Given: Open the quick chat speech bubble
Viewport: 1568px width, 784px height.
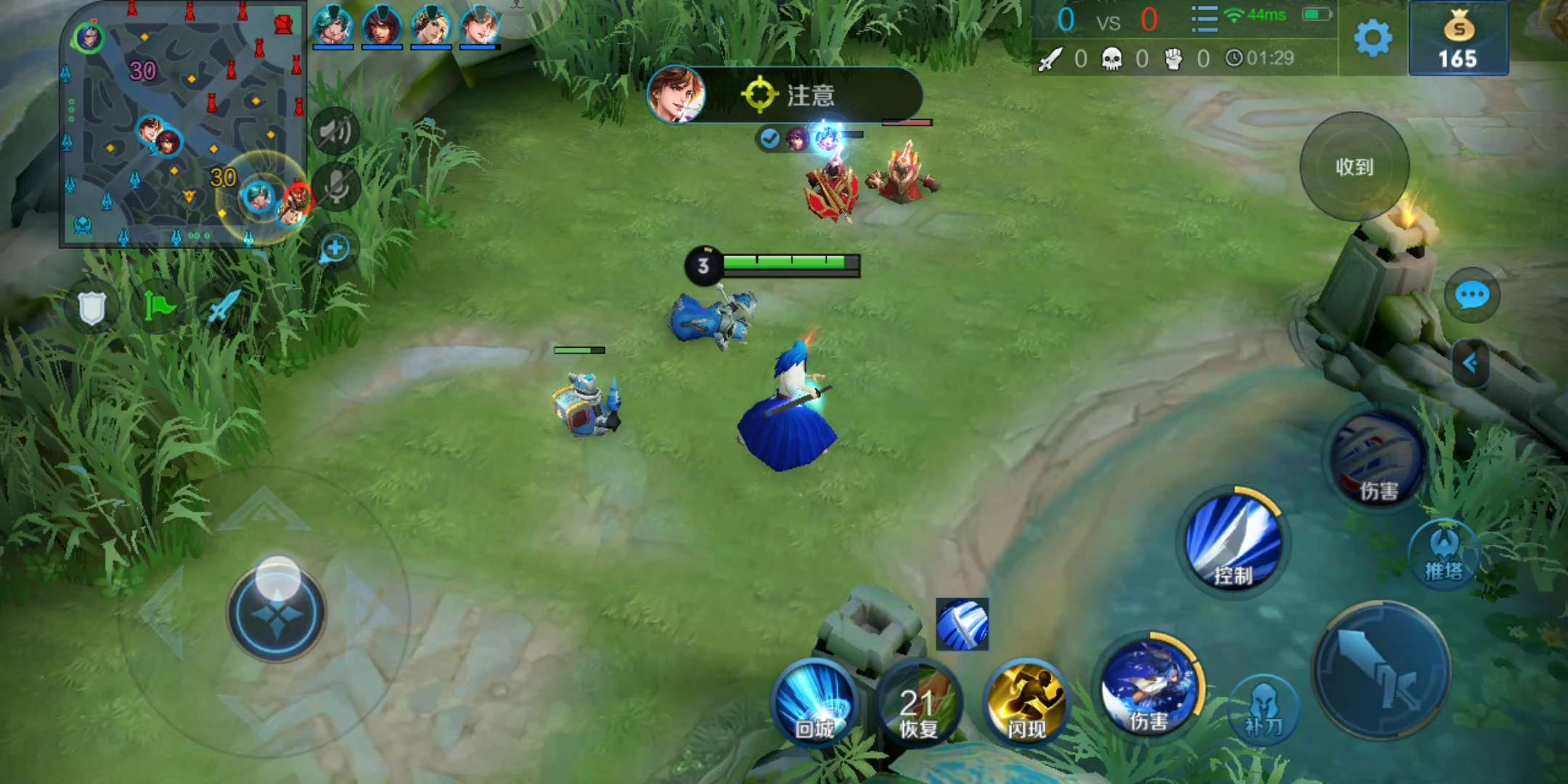Looking at the screenshot, I should pos(1471,295).
